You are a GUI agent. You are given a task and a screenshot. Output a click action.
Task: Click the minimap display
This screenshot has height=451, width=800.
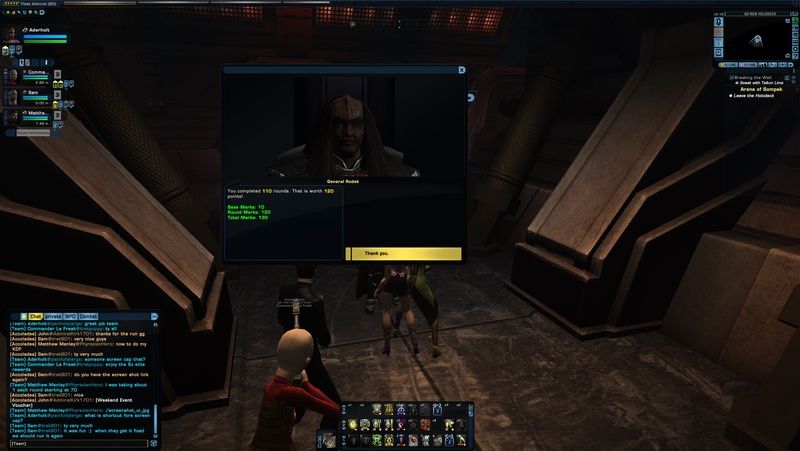coord(757,40)
